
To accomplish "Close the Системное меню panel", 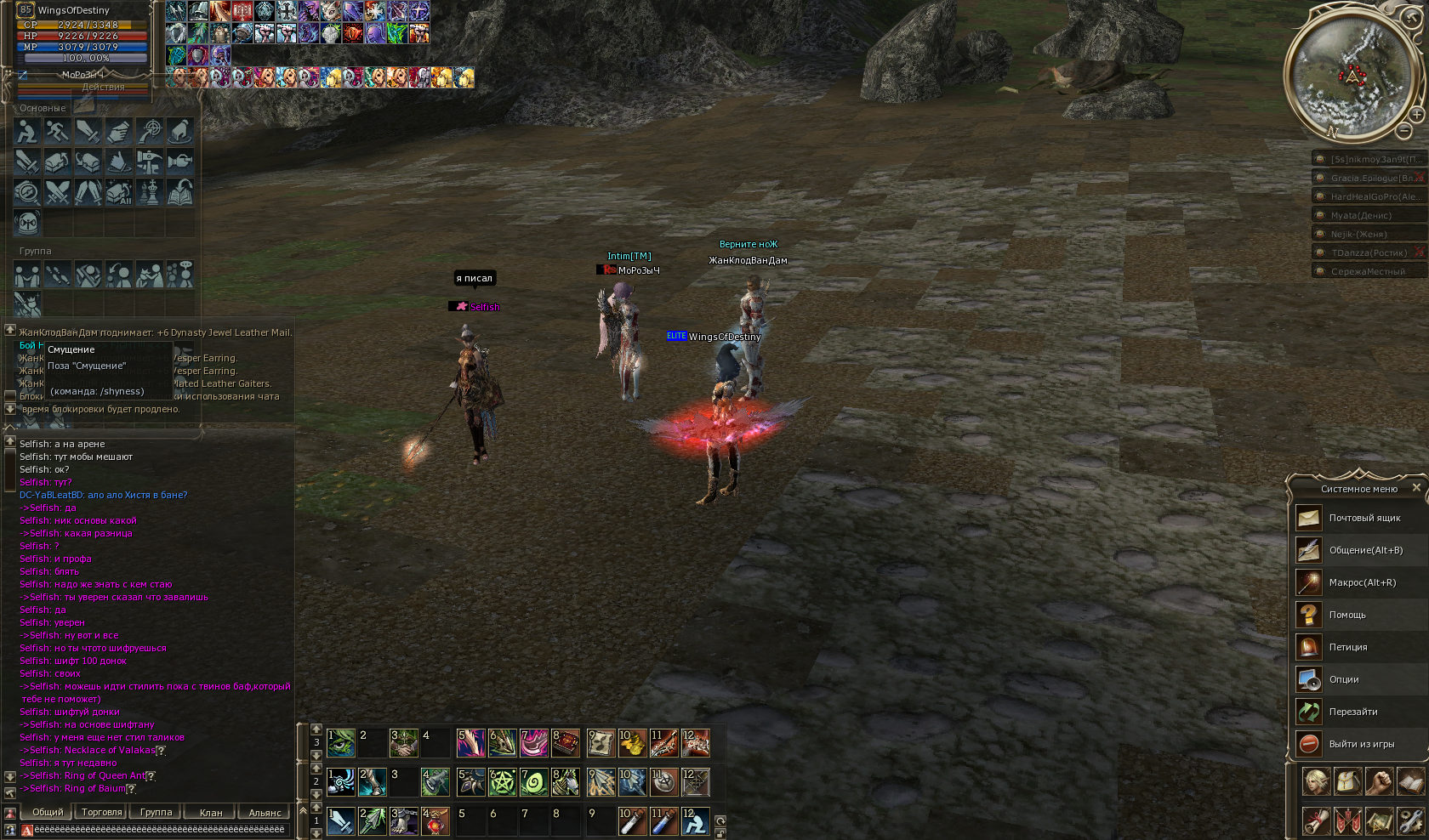I will (1416, 488).
